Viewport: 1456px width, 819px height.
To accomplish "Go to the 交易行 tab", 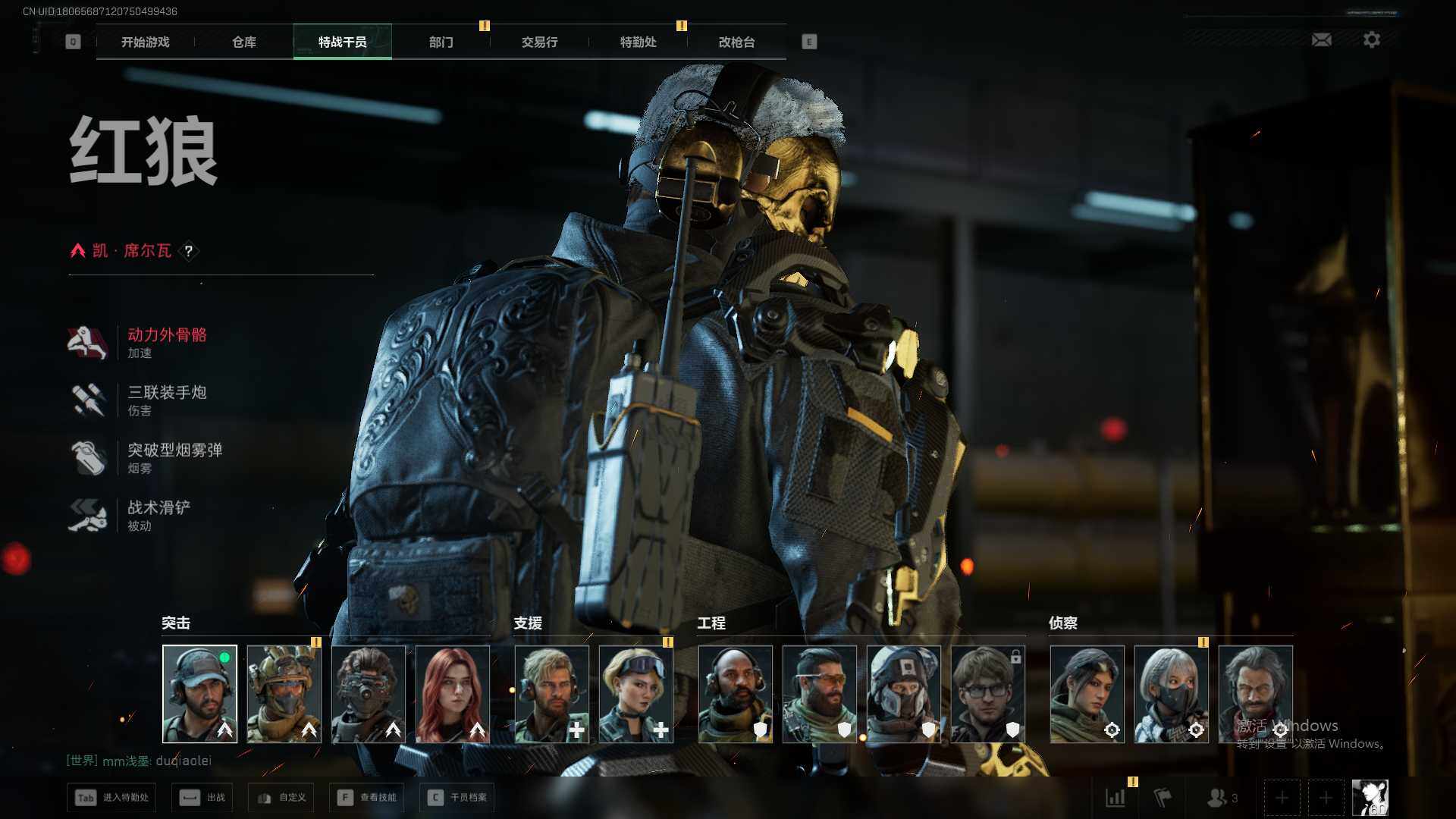I will pos(539,42).
